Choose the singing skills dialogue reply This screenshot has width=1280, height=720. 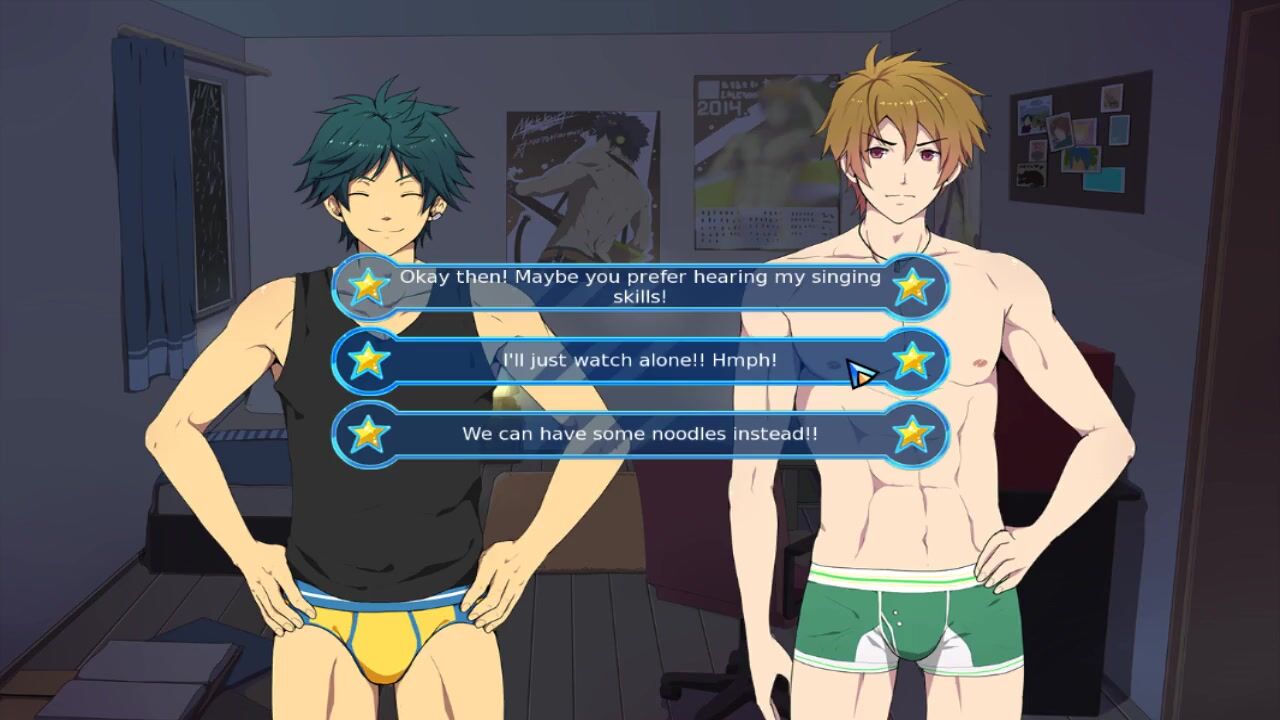click(640, 286)
